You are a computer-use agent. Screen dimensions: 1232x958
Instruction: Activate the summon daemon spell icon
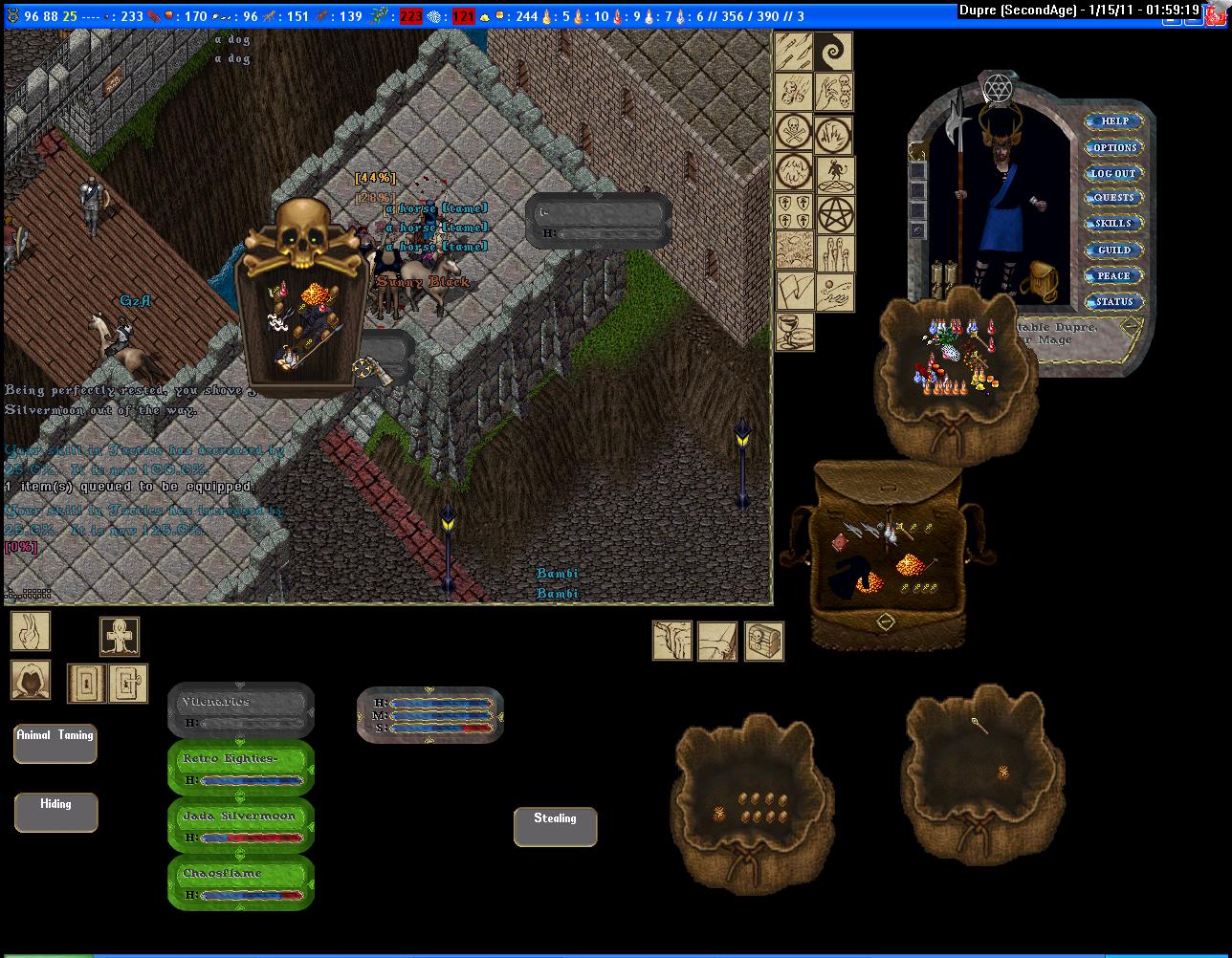point(835,174)
